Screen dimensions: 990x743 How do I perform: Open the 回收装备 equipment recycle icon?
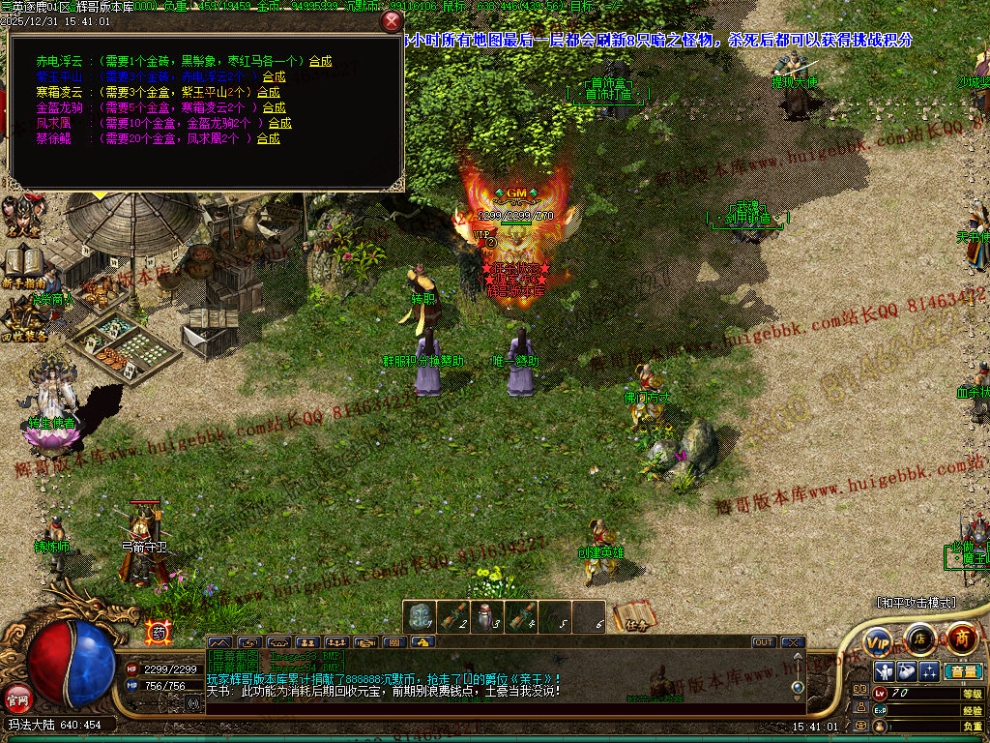click(x=22, y=320)
